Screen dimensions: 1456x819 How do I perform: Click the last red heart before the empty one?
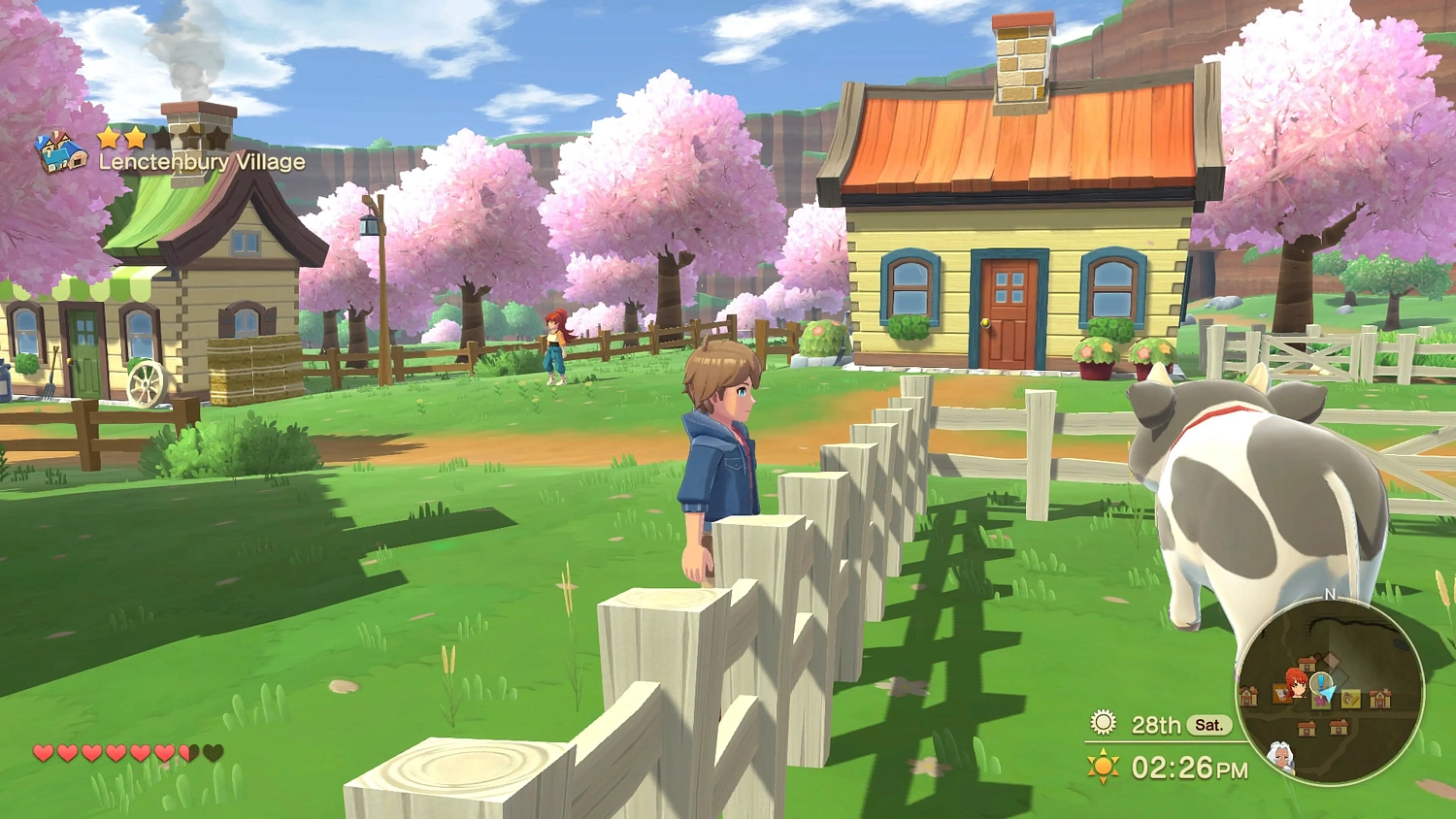tap(165, 752)
